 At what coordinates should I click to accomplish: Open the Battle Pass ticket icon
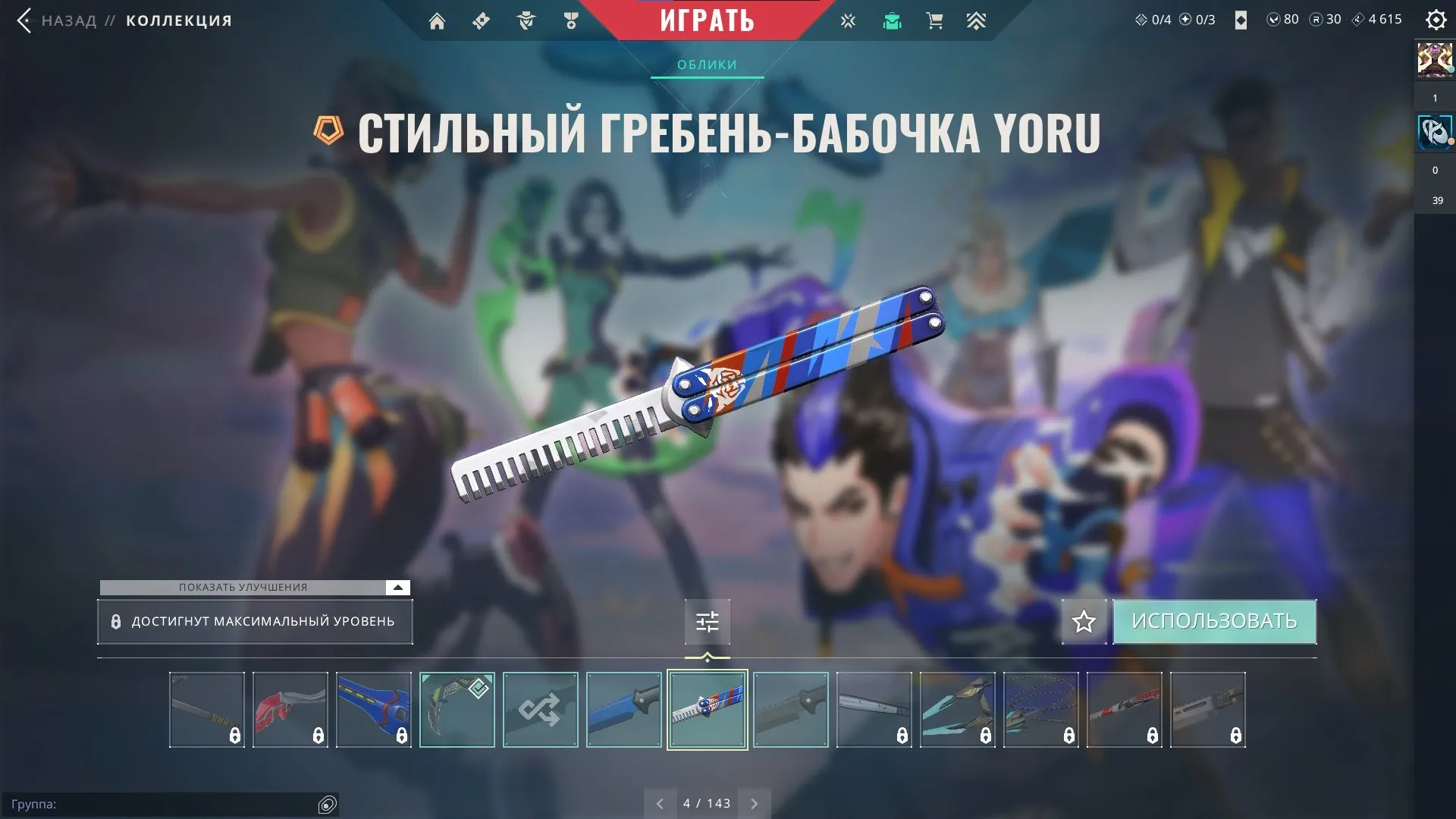pyautogui.click(x=480, y=20)
